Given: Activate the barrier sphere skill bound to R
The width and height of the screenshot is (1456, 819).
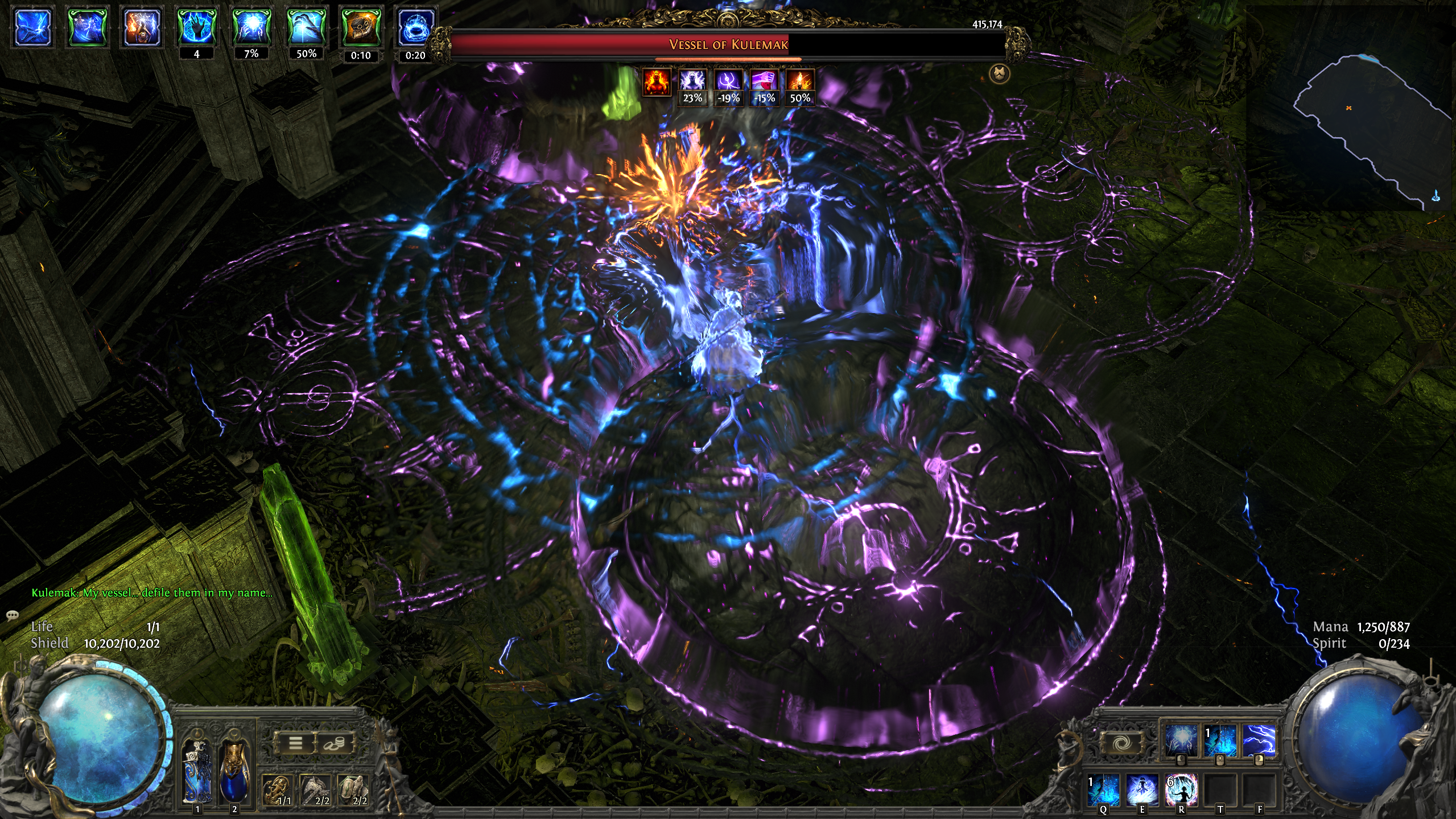Looking at the screenshot, I should (1181, 789).
